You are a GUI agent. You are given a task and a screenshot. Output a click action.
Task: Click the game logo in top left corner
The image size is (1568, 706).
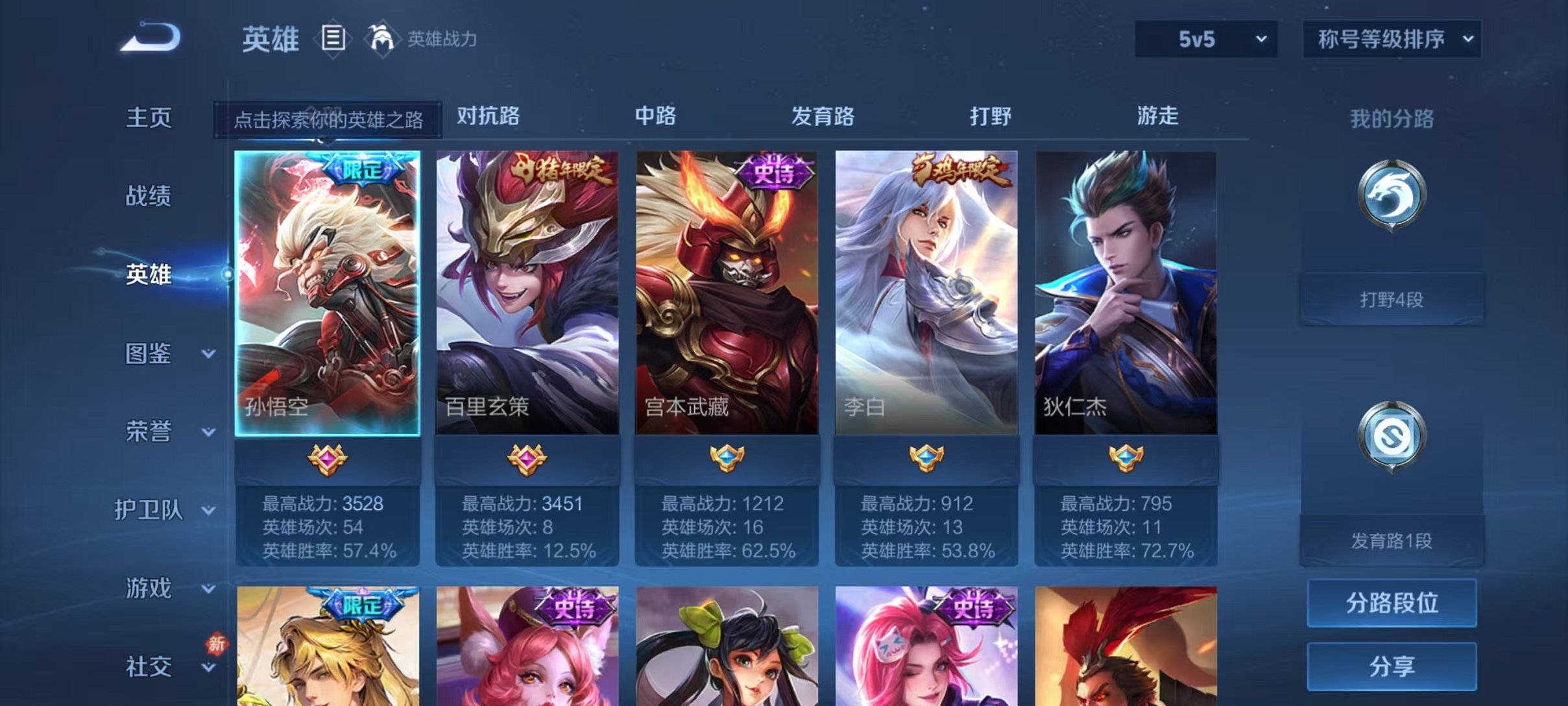pos(148,37)
